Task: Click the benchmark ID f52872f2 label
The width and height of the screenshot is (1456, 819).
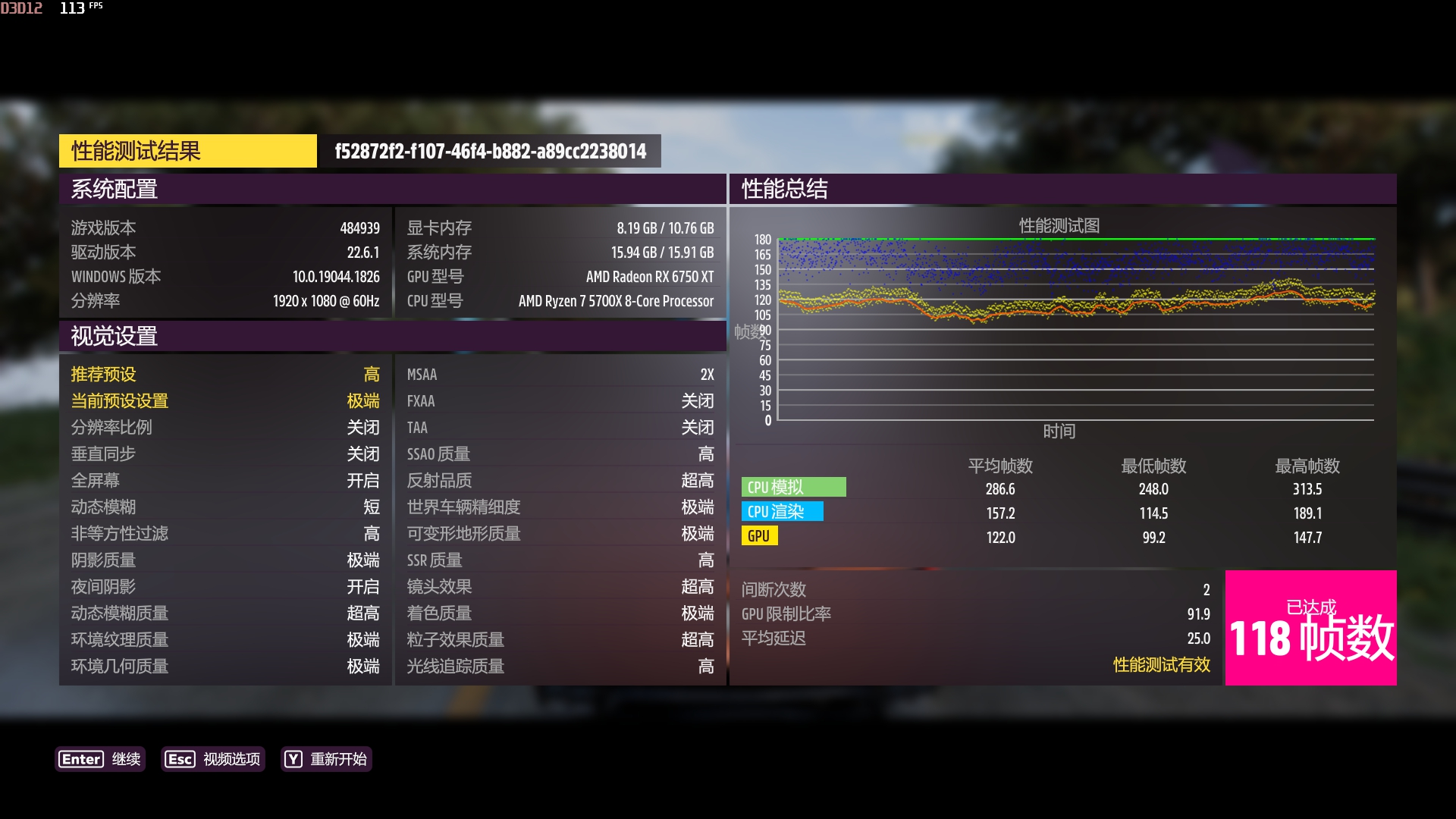Action: coord(488,150)
